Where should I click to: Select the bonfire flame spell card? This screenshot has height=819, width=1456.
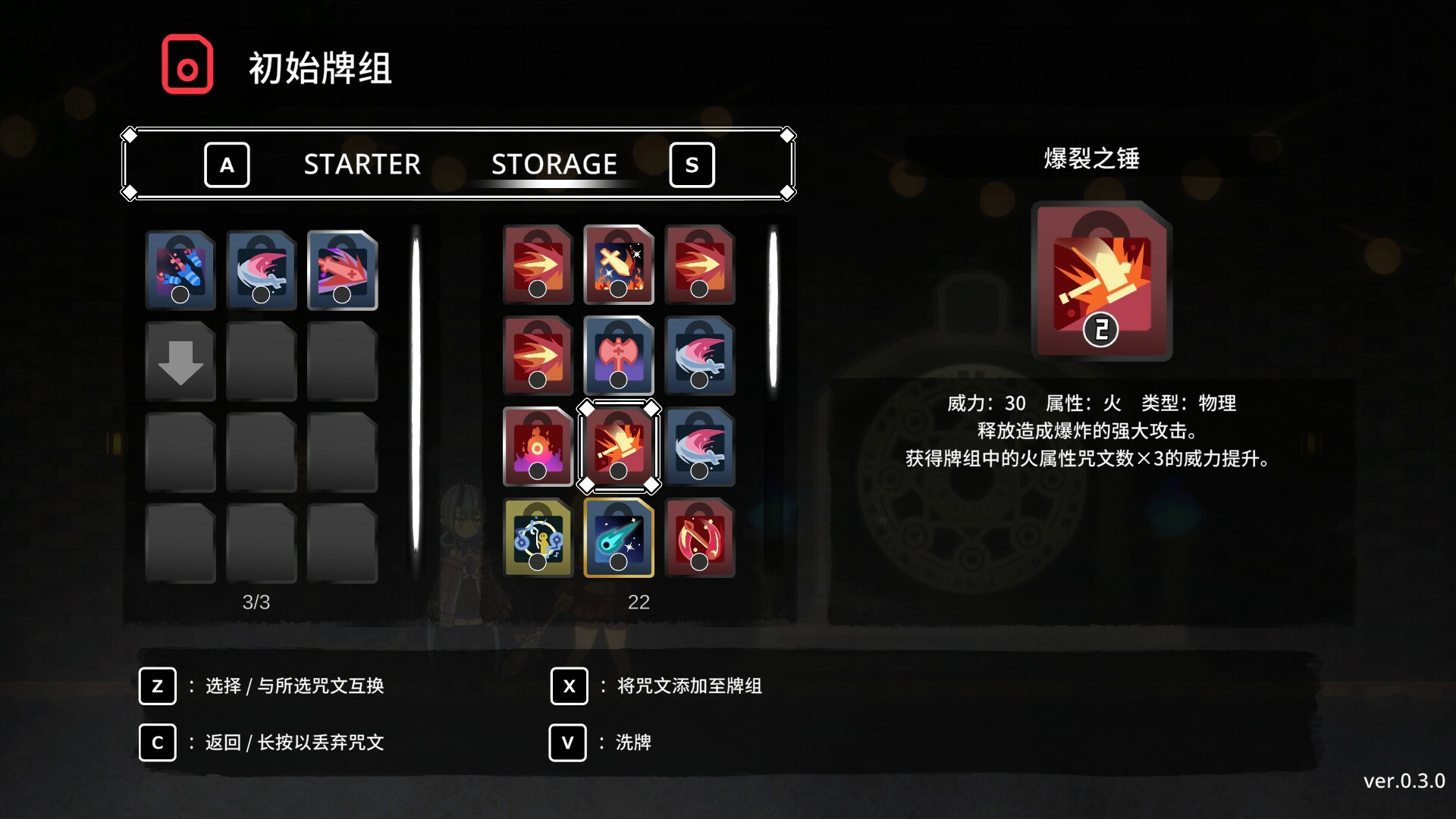tap(538, 447)
